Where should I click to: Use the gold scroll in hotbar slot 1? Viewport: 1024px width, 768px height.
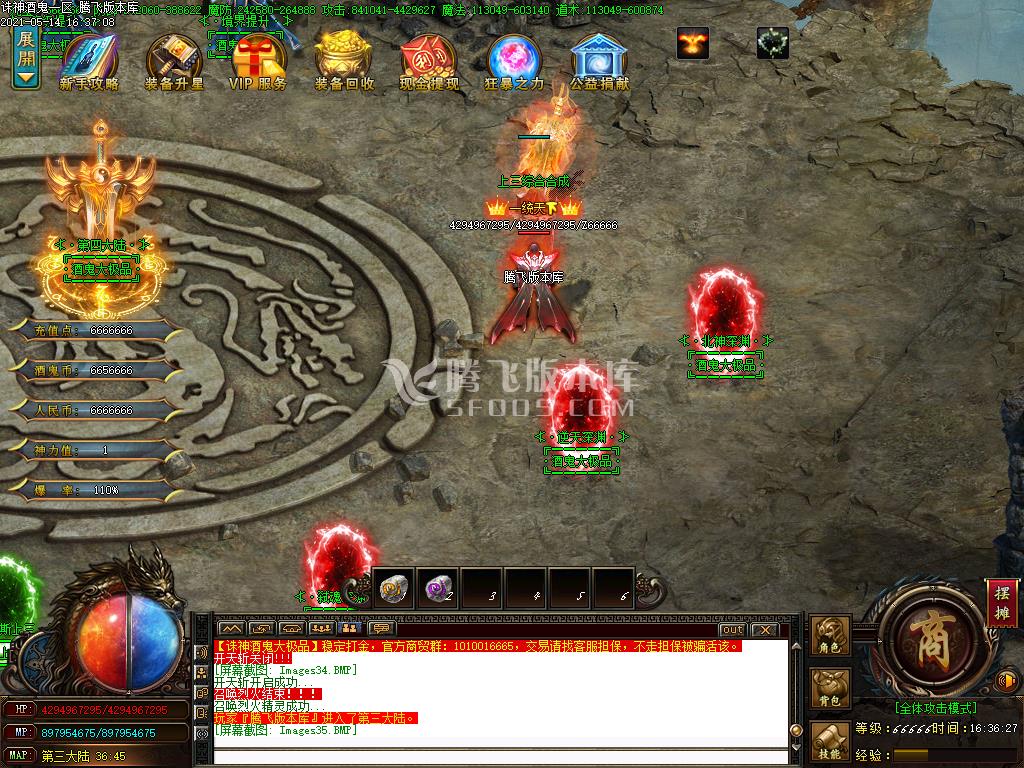coord(393,588)
